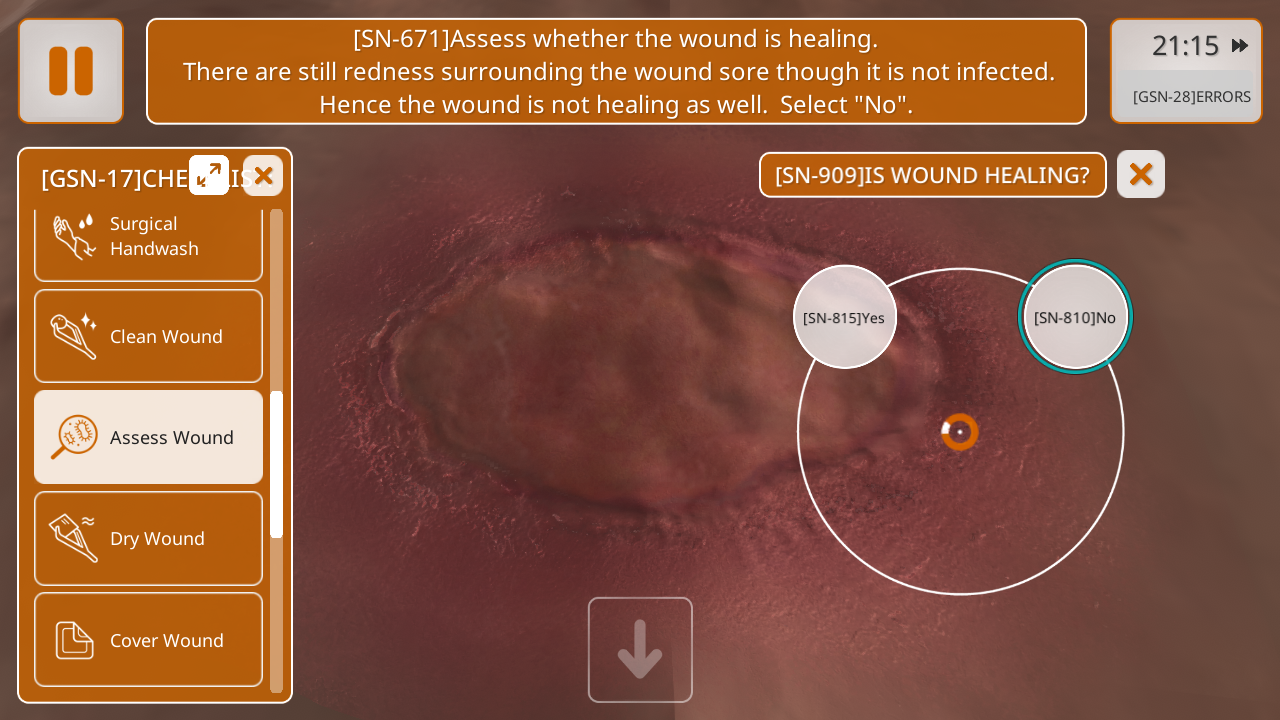Close the "Is Wound Healing?" prompt
Image resolution: width=1280 pixels, height=720 pixels.
[1141, 174]
